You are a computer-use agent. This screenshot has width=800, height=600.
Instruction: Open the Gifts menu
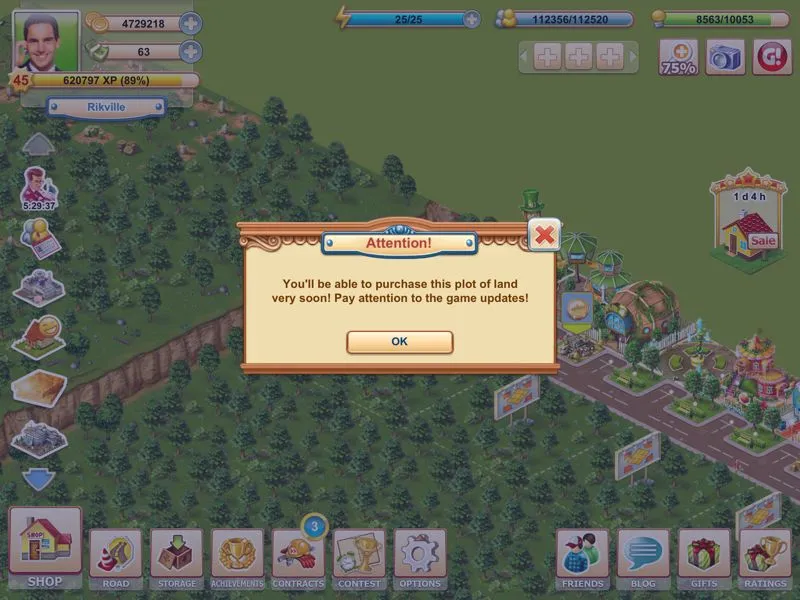704,557
